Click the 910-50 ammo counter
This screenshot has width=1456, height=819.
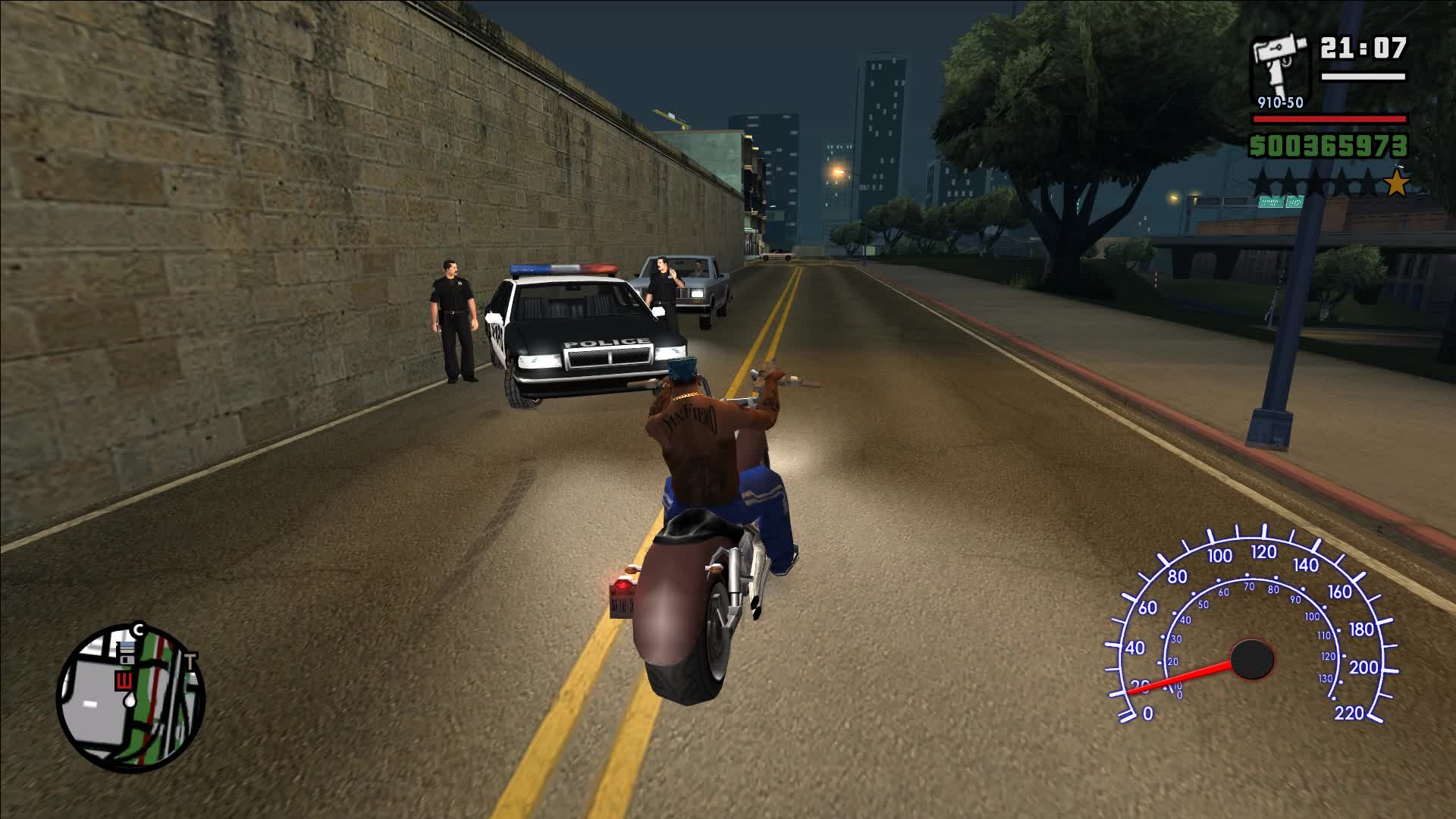click(x=1281, y=102)
